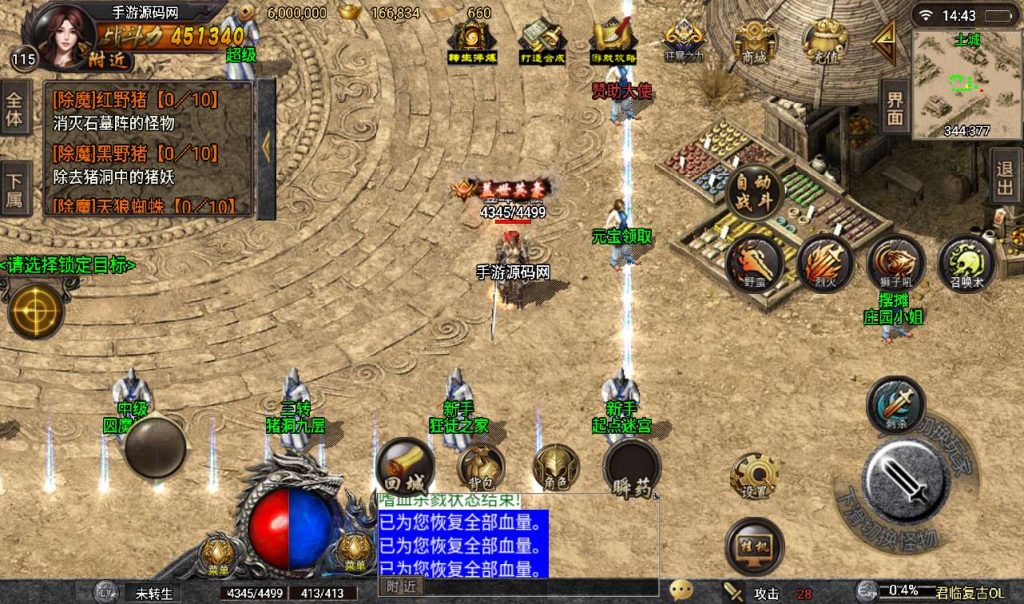This screenshot has width=1024, height=604.
Task: Toggle the 界面 interface button
Action: tap(894, 106)
